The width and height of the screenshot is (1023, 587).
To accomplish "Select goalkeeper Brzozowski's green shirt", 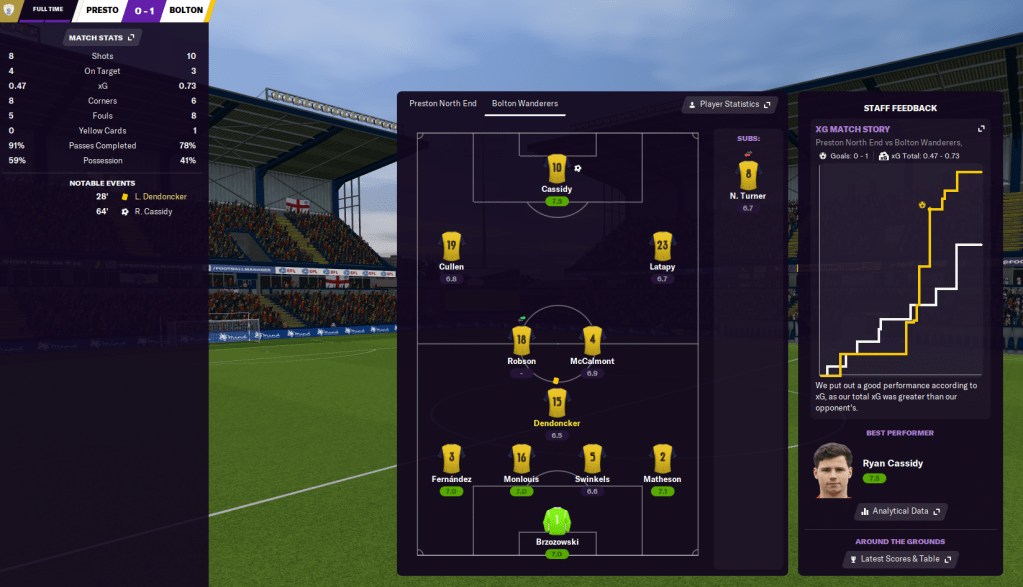I will [x=557, y=520].
